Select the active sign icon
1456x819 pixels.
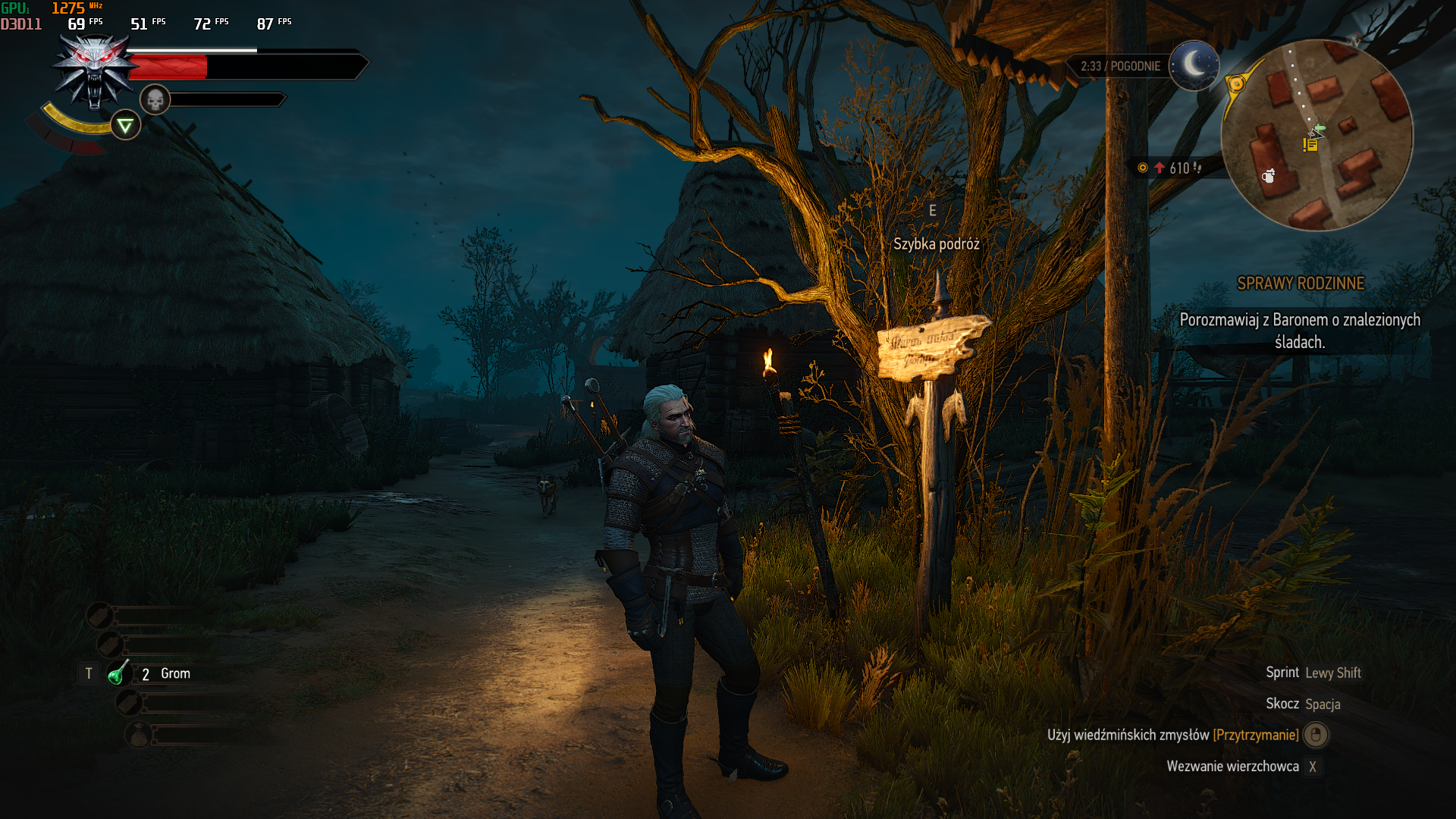pos(125,125)
